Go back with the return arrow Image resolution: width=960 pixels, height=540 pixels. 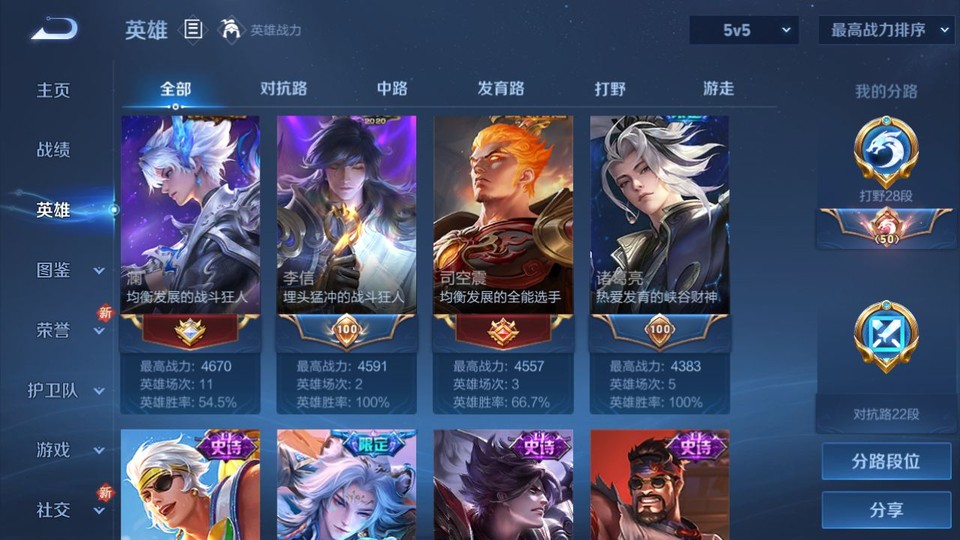[x=54, y=30]
